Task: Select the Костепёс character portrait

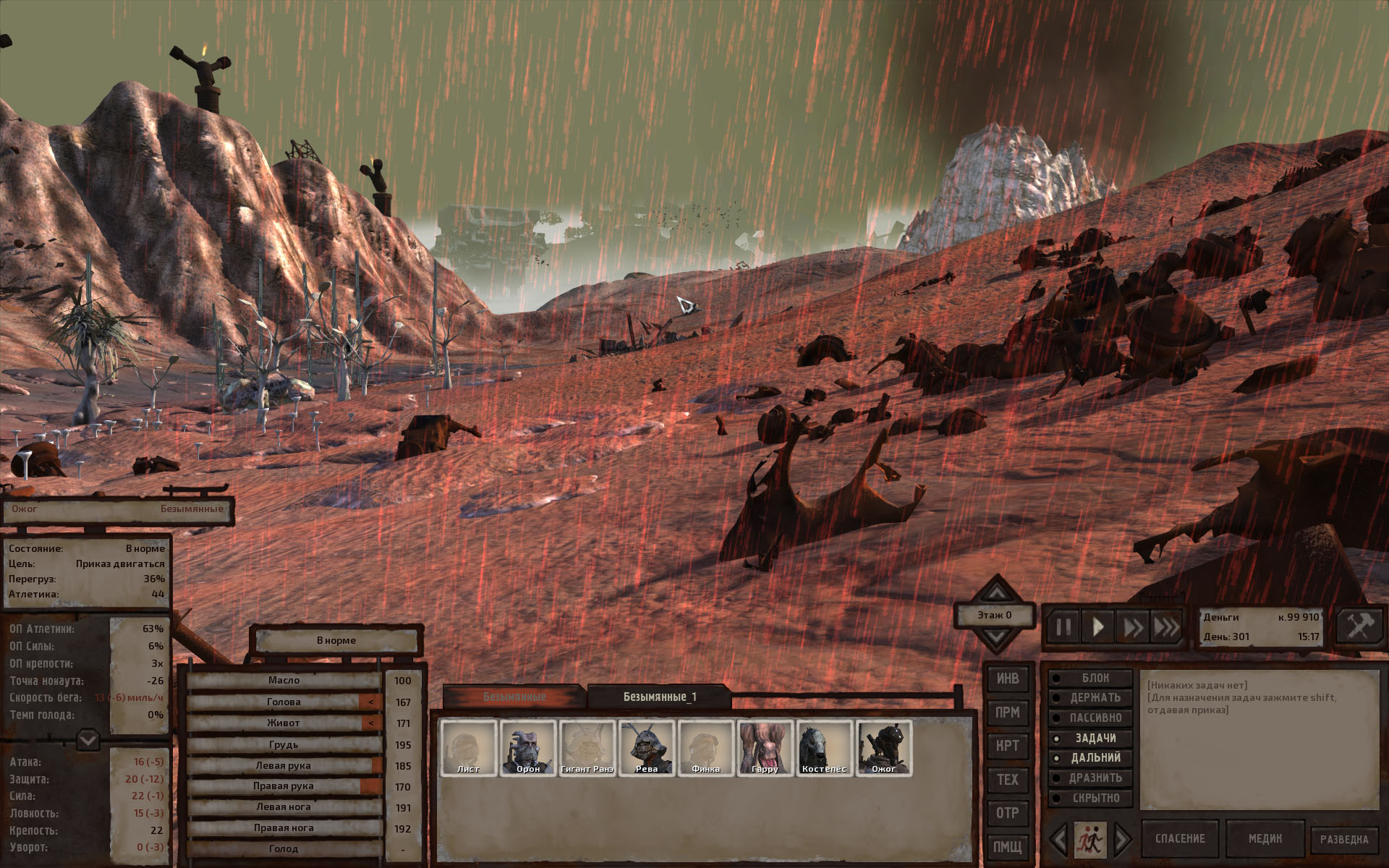Action: click(824, 748)
